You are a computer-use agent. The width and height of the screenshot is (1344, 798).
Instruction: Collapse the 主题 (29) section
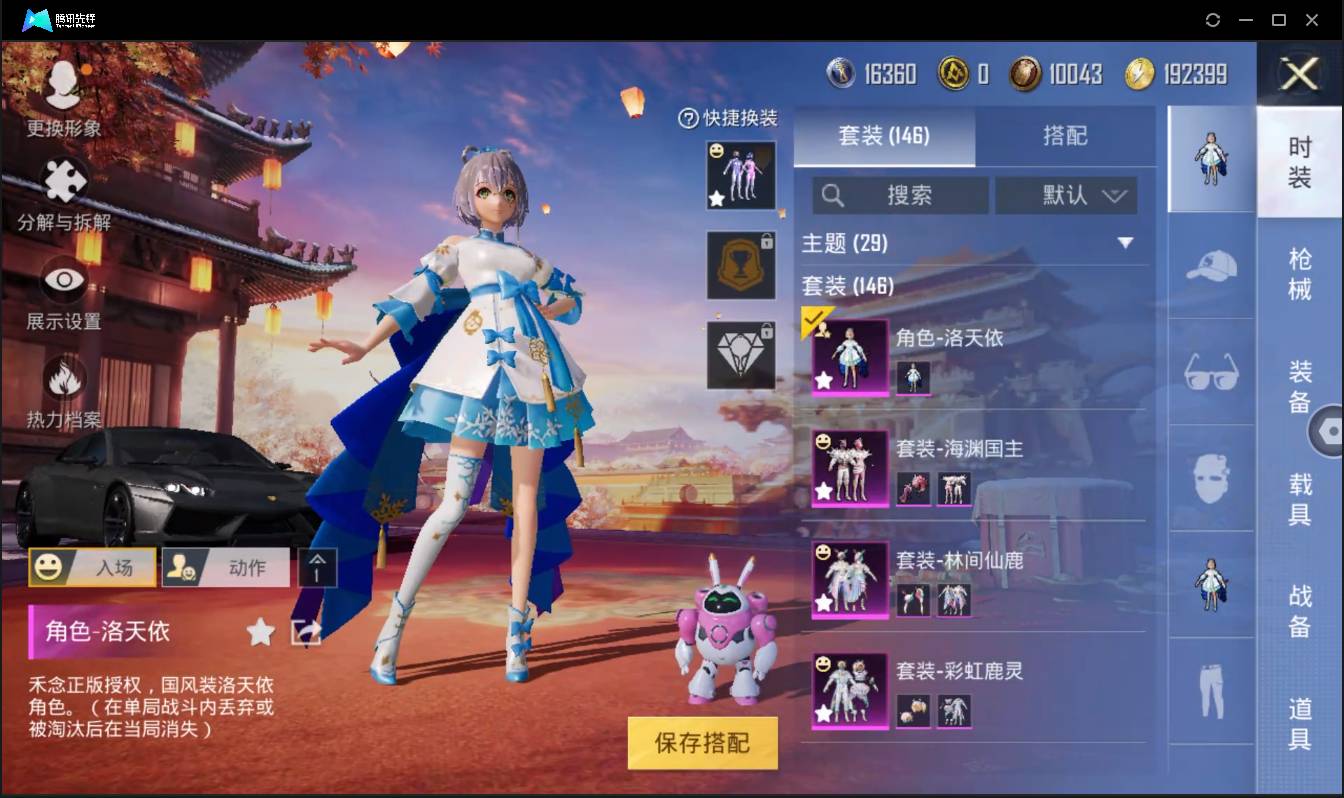coord(1126,243)
